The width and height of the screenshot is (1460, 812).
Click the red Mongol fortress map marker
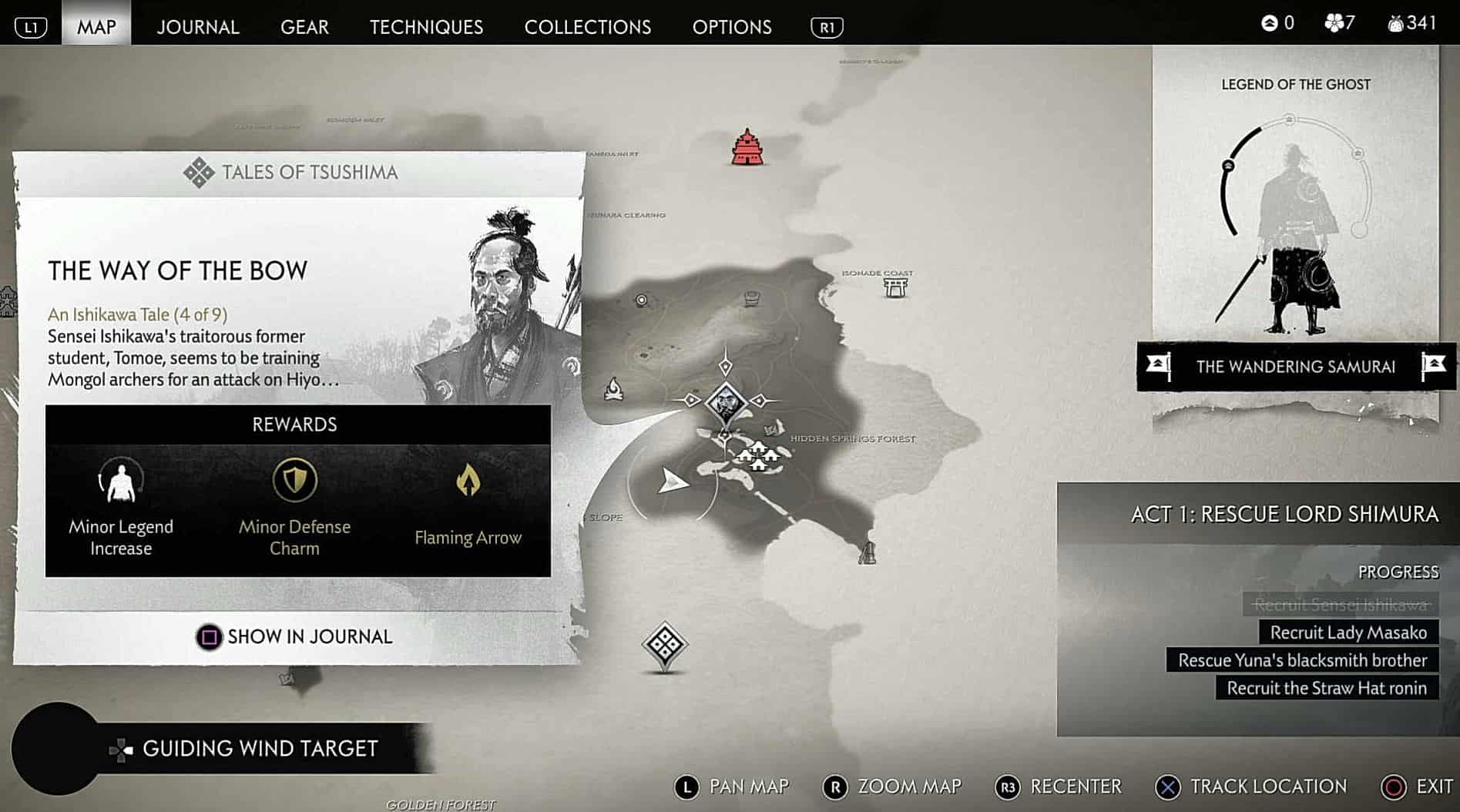tap(747, 147)
